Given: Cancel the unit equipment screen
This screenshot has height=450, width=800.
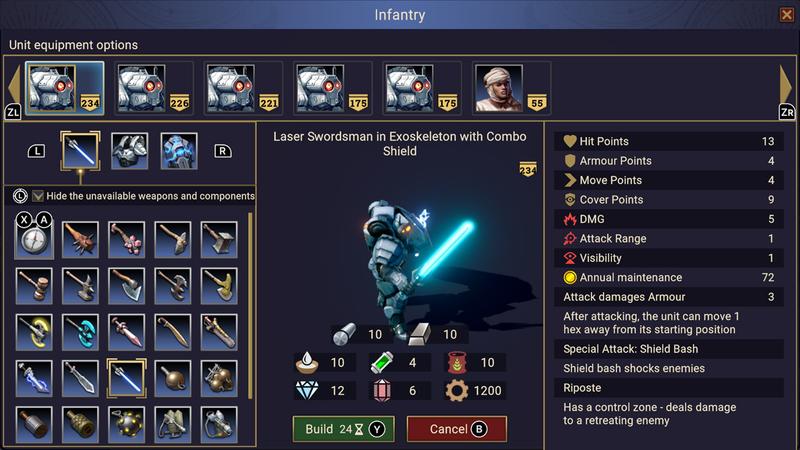Looking at the screenshot, I should [456, 429].
